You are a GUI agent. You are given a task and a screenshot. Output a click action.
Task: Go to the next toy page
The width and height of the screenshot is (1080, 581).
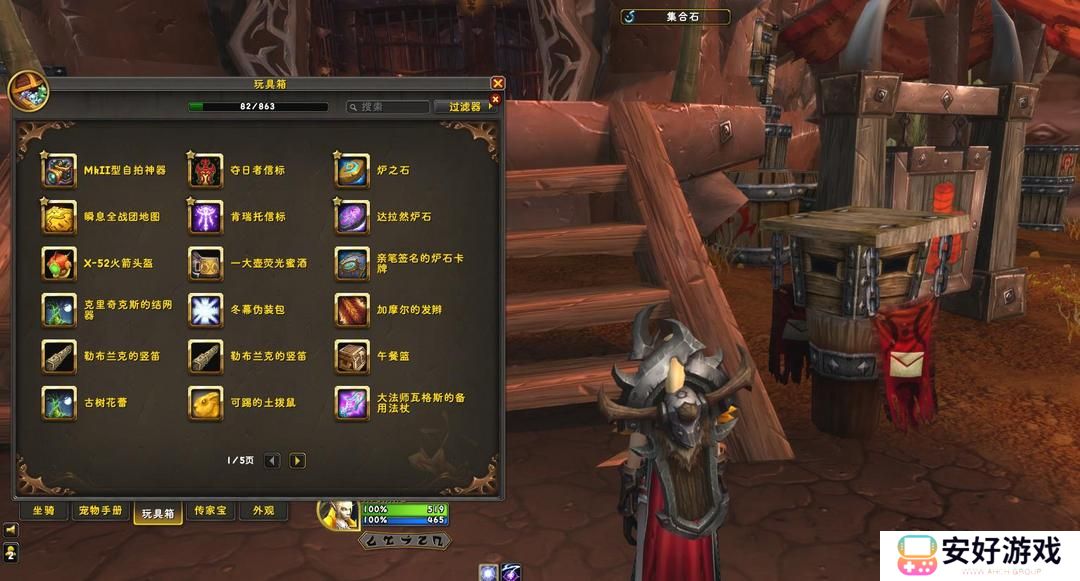(x=297, y=461)
